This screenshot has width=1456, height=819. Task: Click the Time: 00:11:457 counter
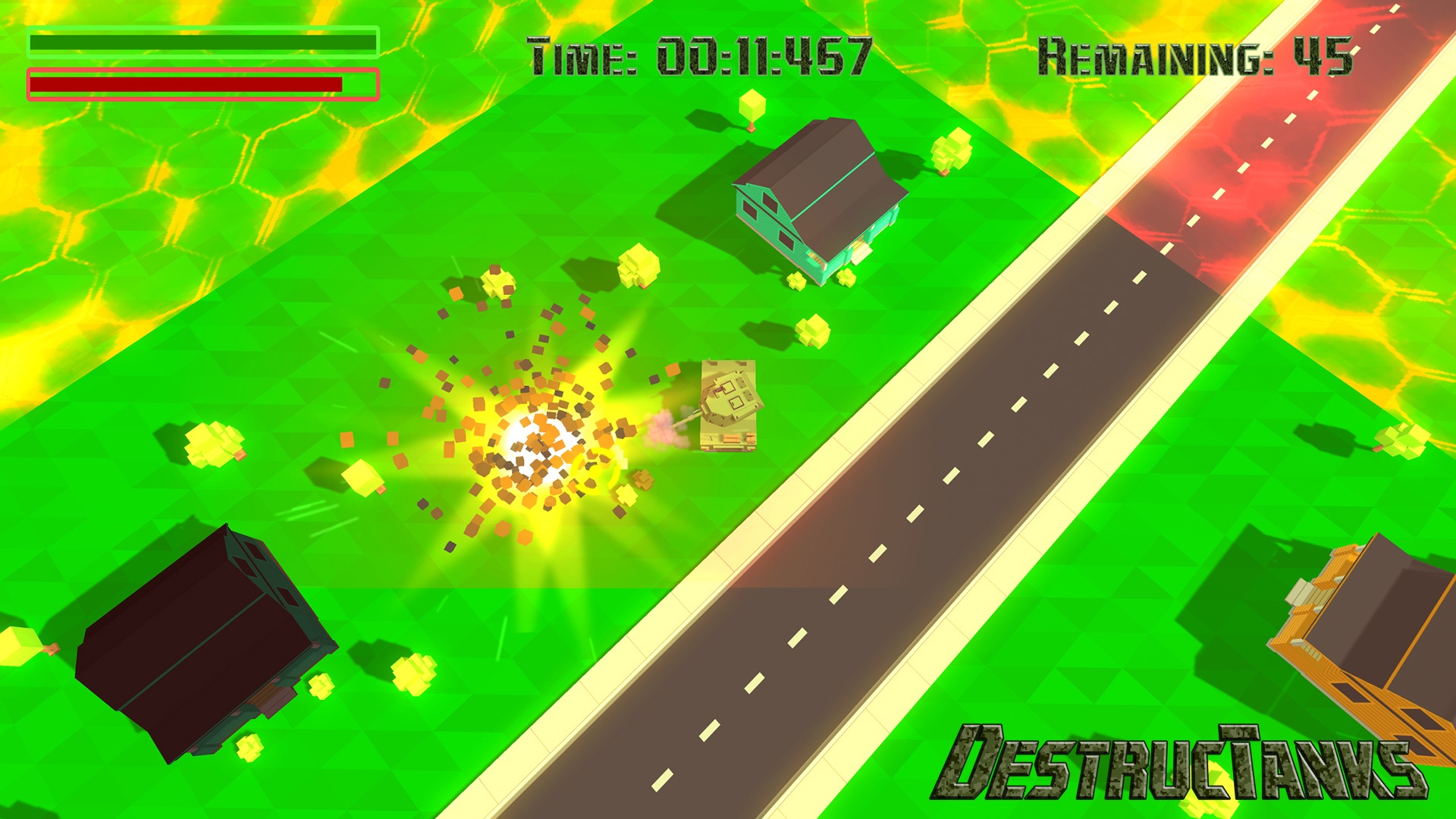(x=698, y=55)
